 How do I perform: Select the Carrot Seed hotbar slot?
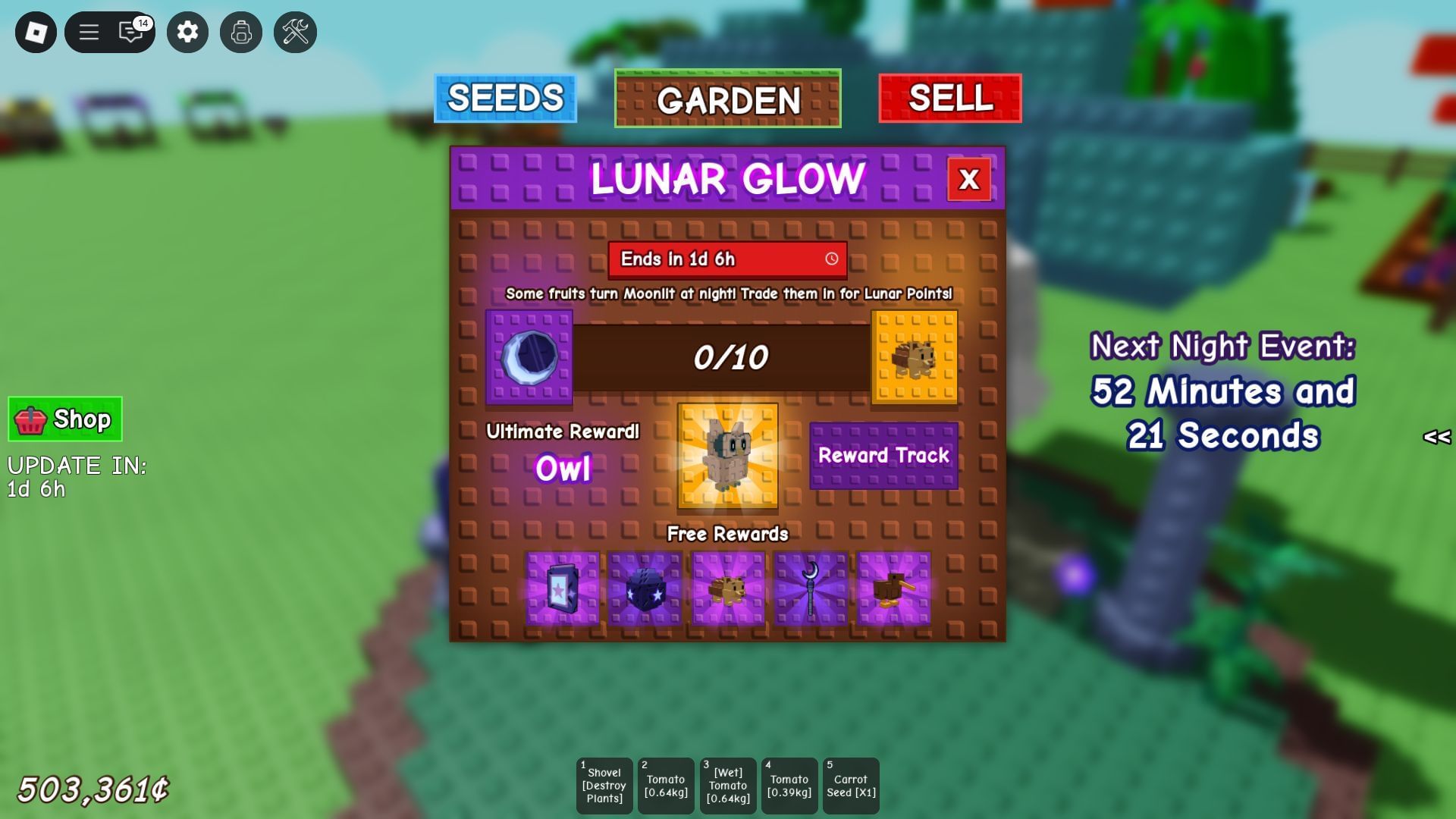coord(851,785)
